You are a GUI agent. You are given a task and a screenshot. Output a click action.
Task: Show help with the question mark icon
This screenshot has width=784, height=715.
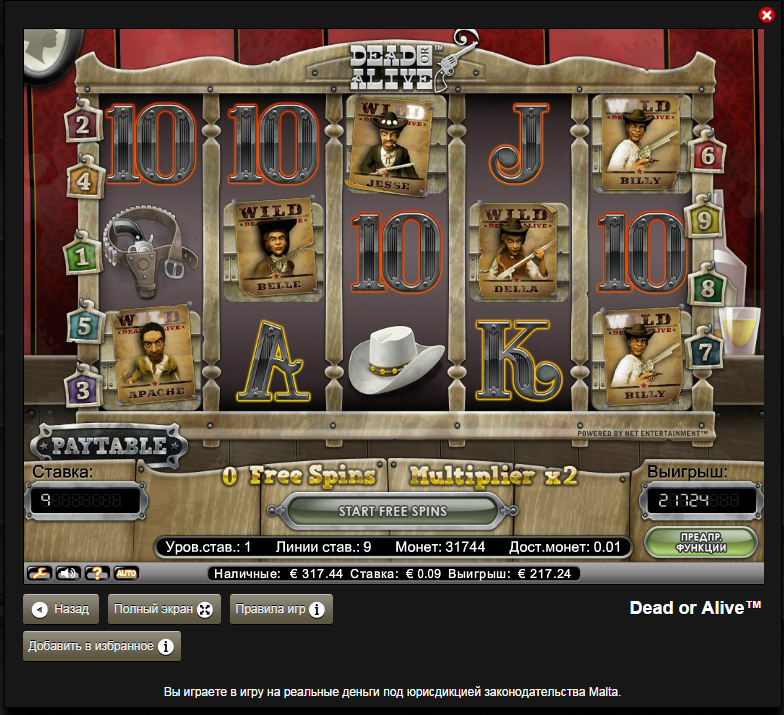point(97,574)
